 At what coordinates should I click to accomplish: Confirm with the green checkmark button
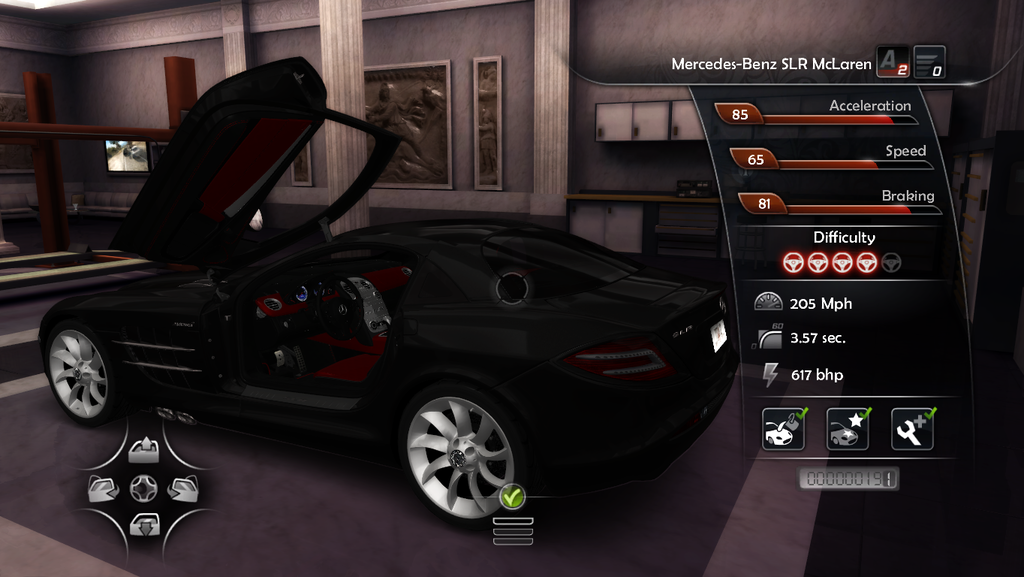(x=512, y=495)
